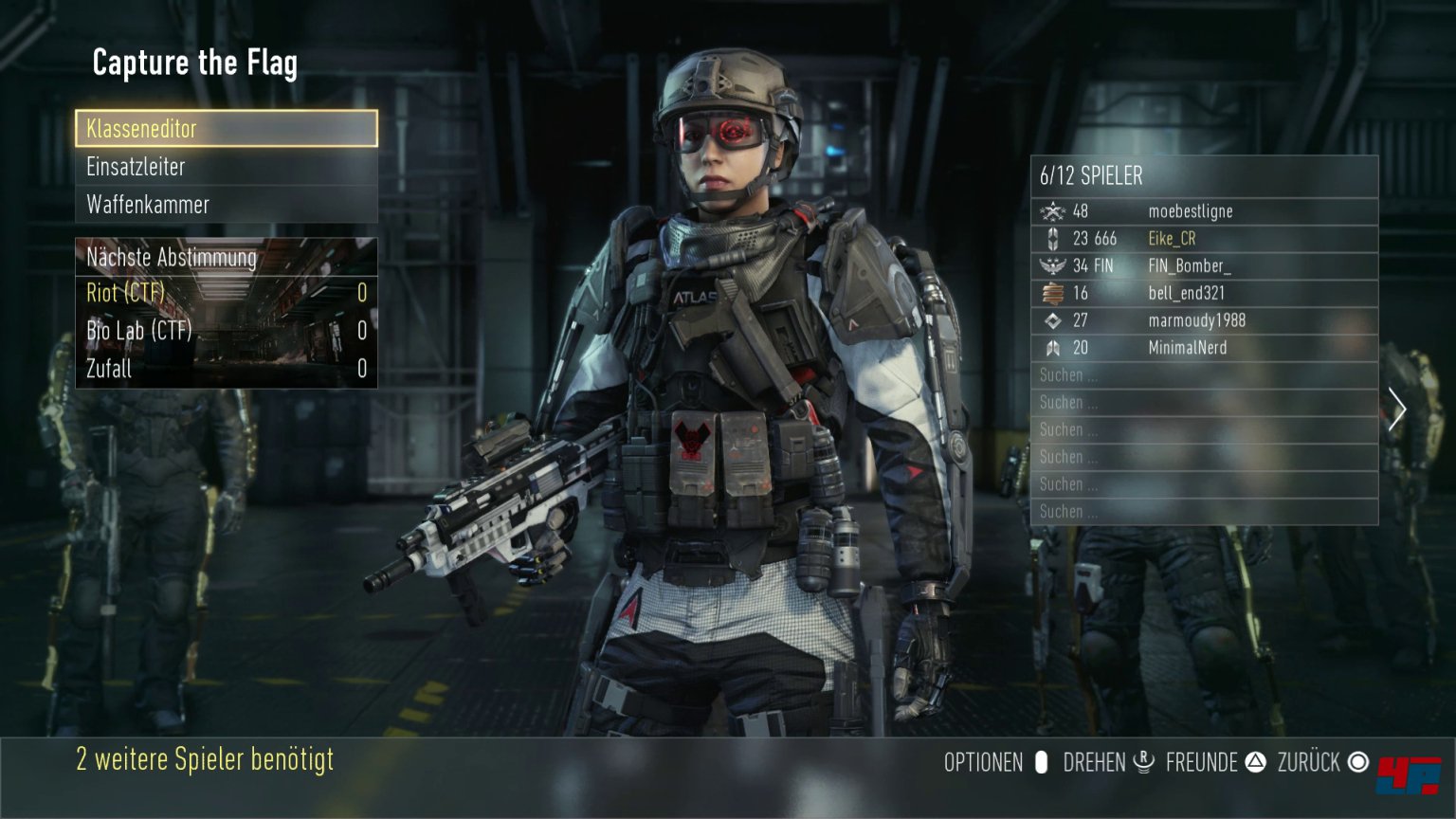The image size is (1456, 819).
Task: Select player marmoudy1988 in the lobby list
Action: (1204, 321)
